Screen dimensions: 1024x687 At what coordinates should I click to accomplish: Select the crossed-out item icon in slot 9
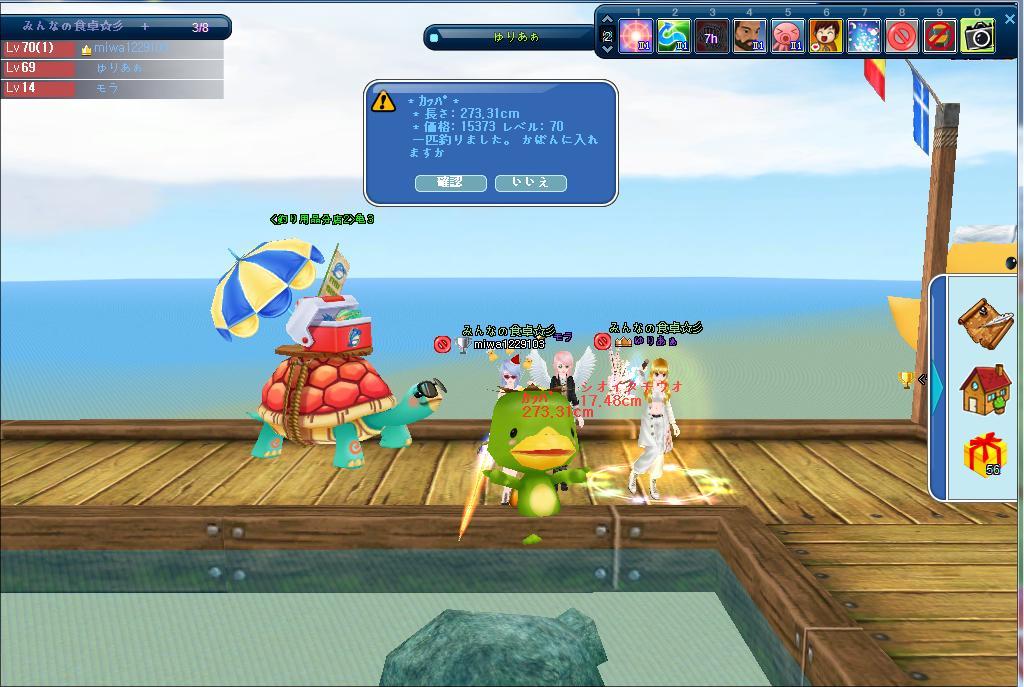pyautogui.click(x=940, y=37)
